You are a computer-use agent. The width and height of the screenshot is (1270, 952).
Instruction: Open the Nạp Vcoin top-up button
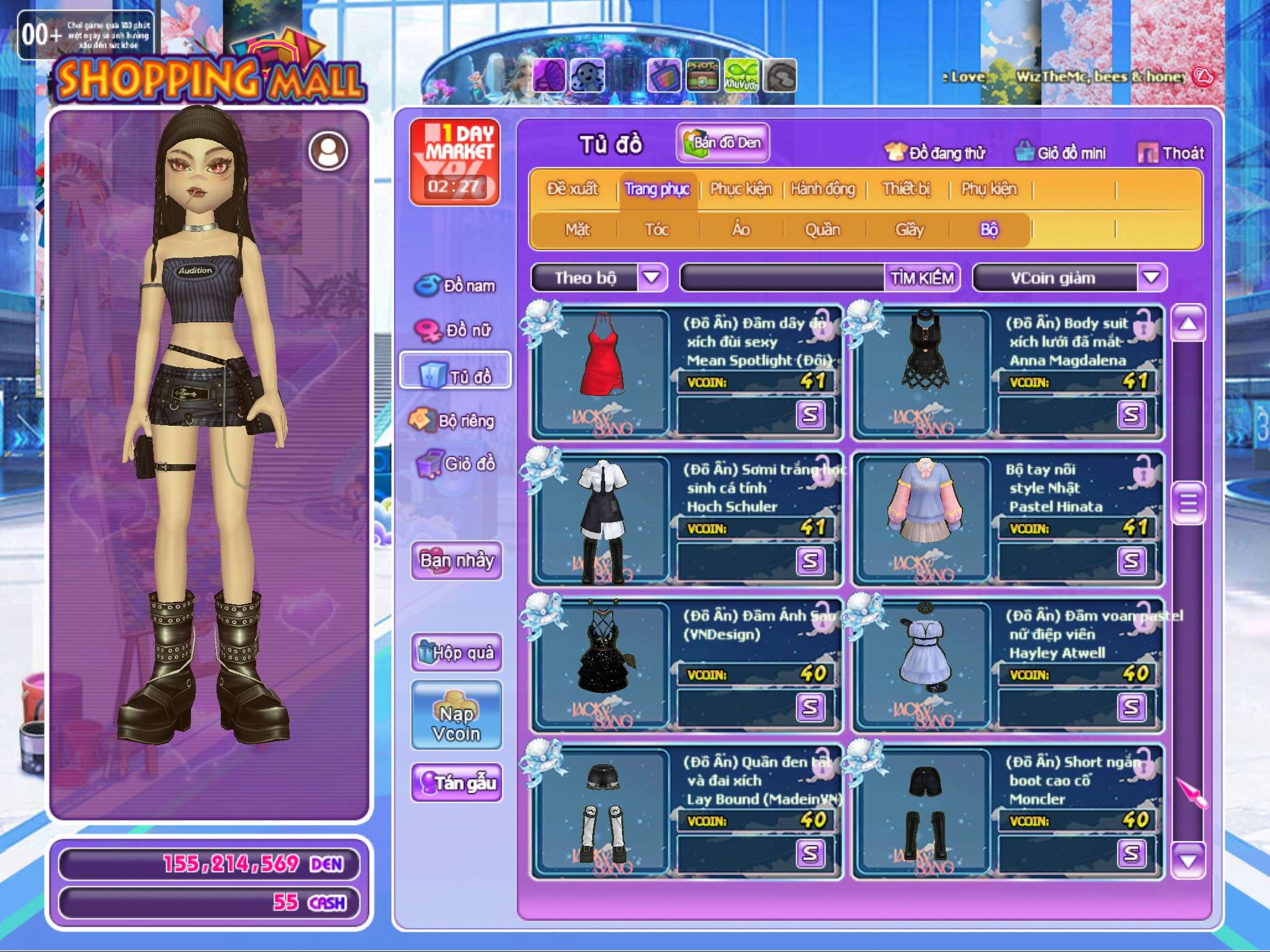click(x=456, y=716)
